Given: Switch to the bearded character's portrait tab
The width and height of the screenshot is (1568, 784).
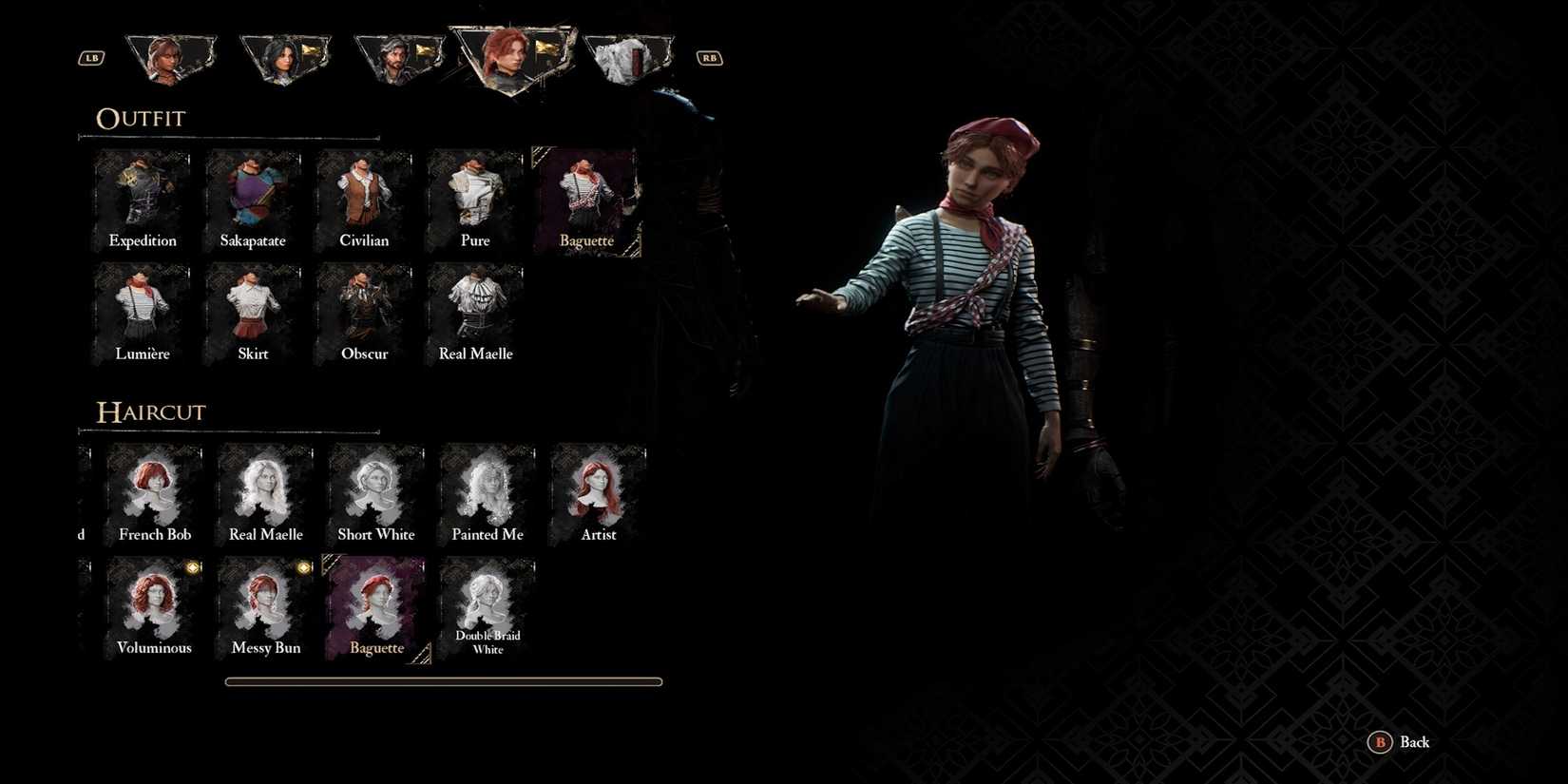Looking at the screenshot, I should pos(399,55).
